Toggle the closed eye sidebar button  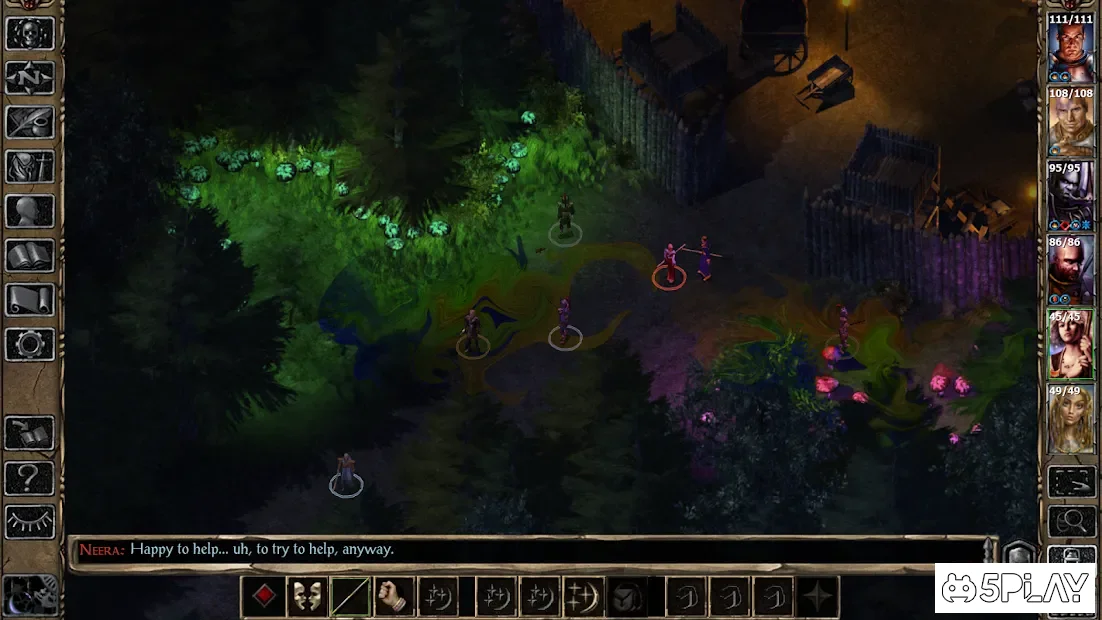click(x=30, y=520)
